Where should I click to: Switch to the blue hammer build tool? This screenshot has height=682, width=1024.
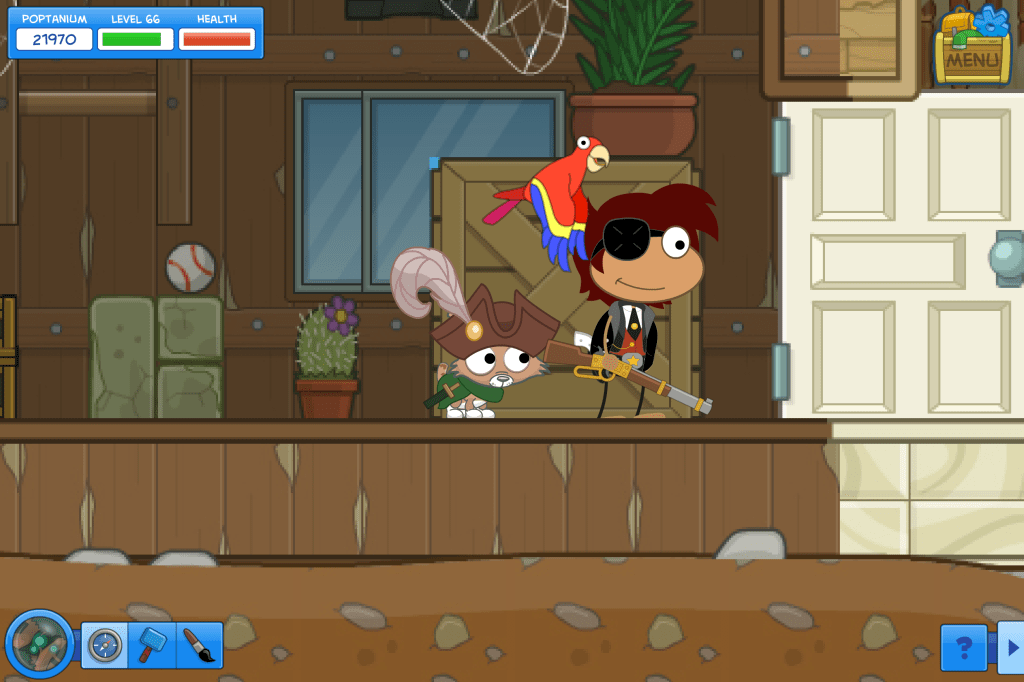point(151,646)
